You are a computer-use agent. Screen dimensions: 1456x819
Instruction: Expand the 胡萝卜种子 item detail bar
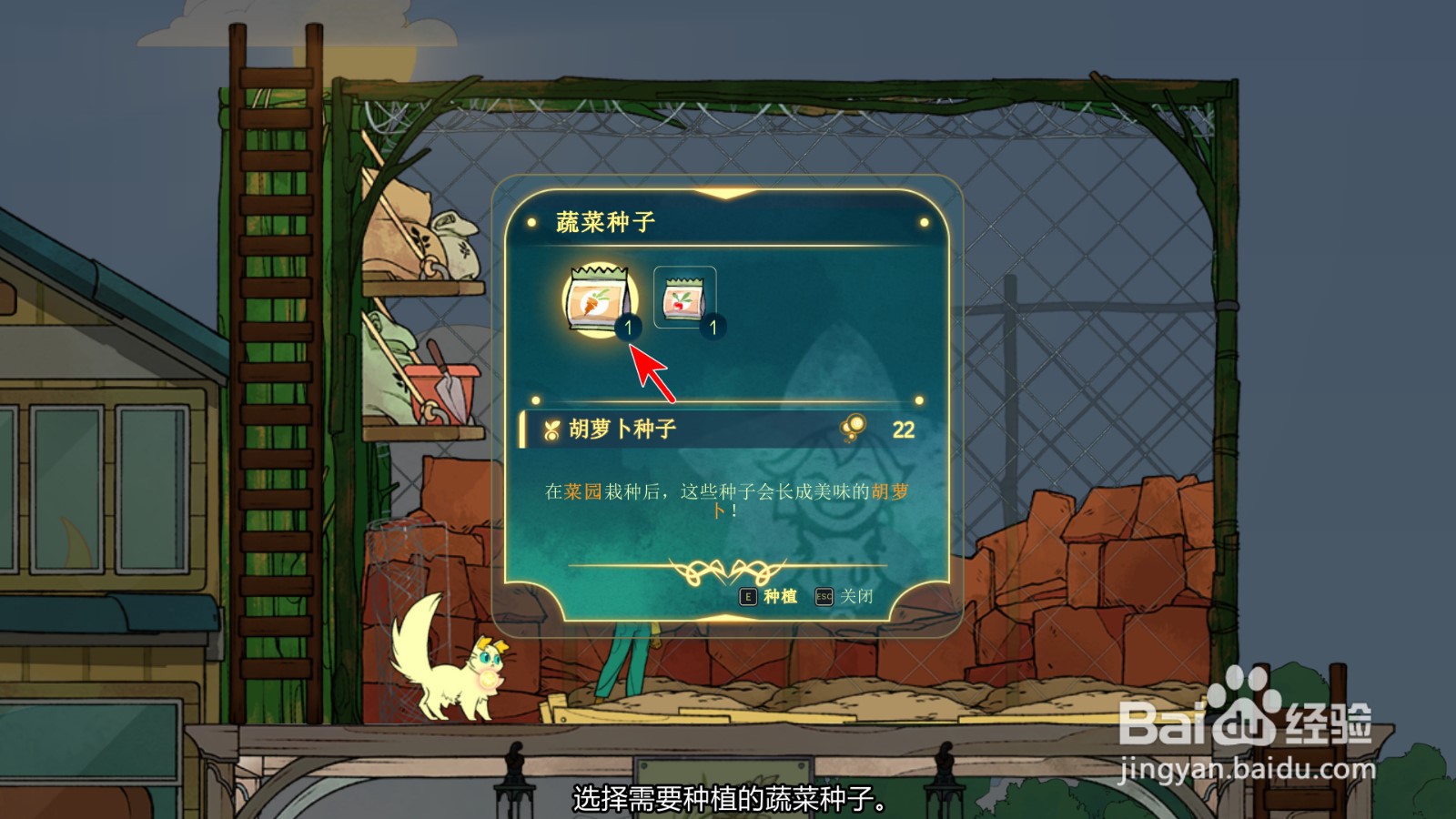(x=719, y=428)
